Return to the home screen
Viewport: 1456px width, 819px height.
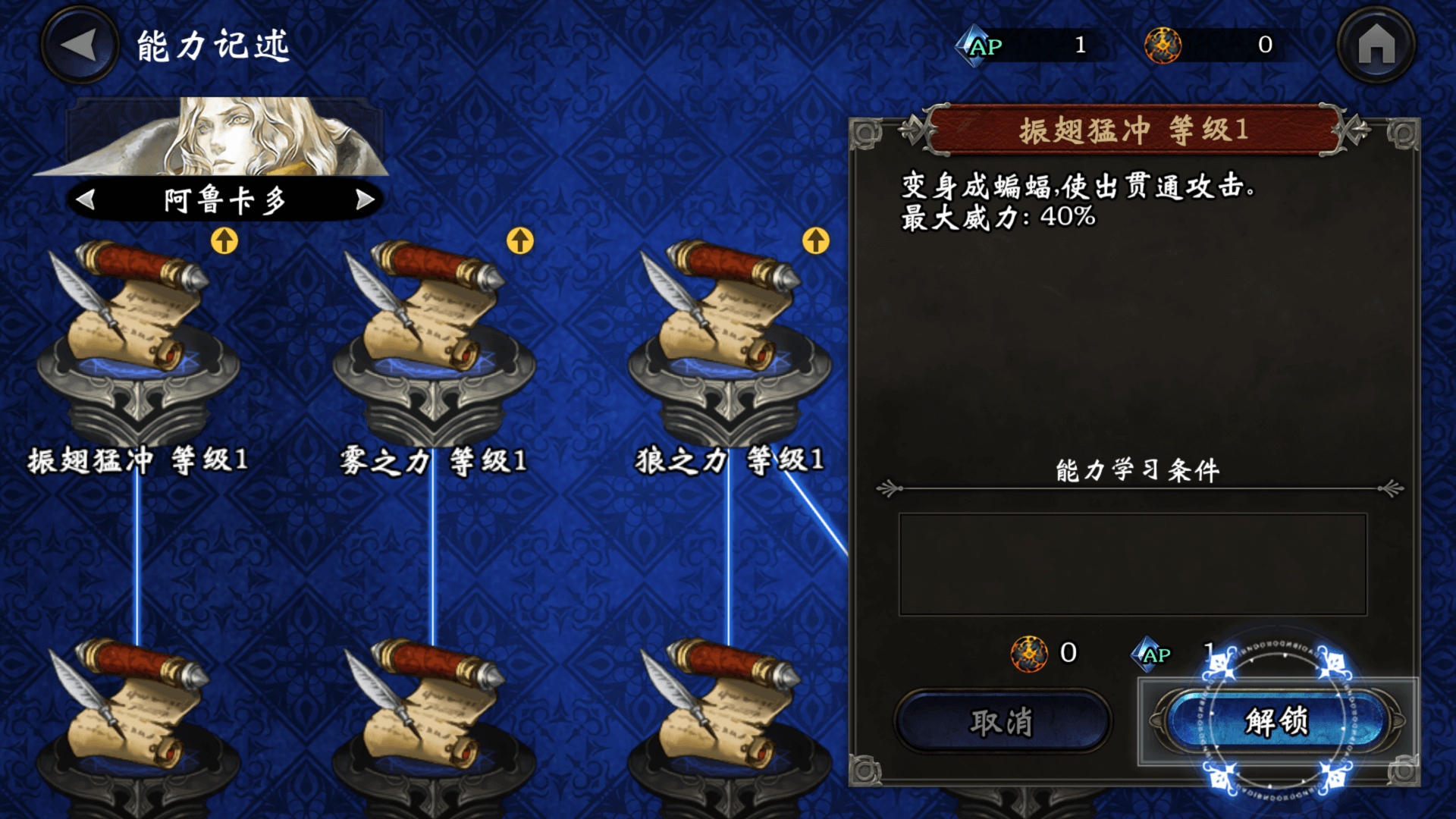tap(1376, 45)
